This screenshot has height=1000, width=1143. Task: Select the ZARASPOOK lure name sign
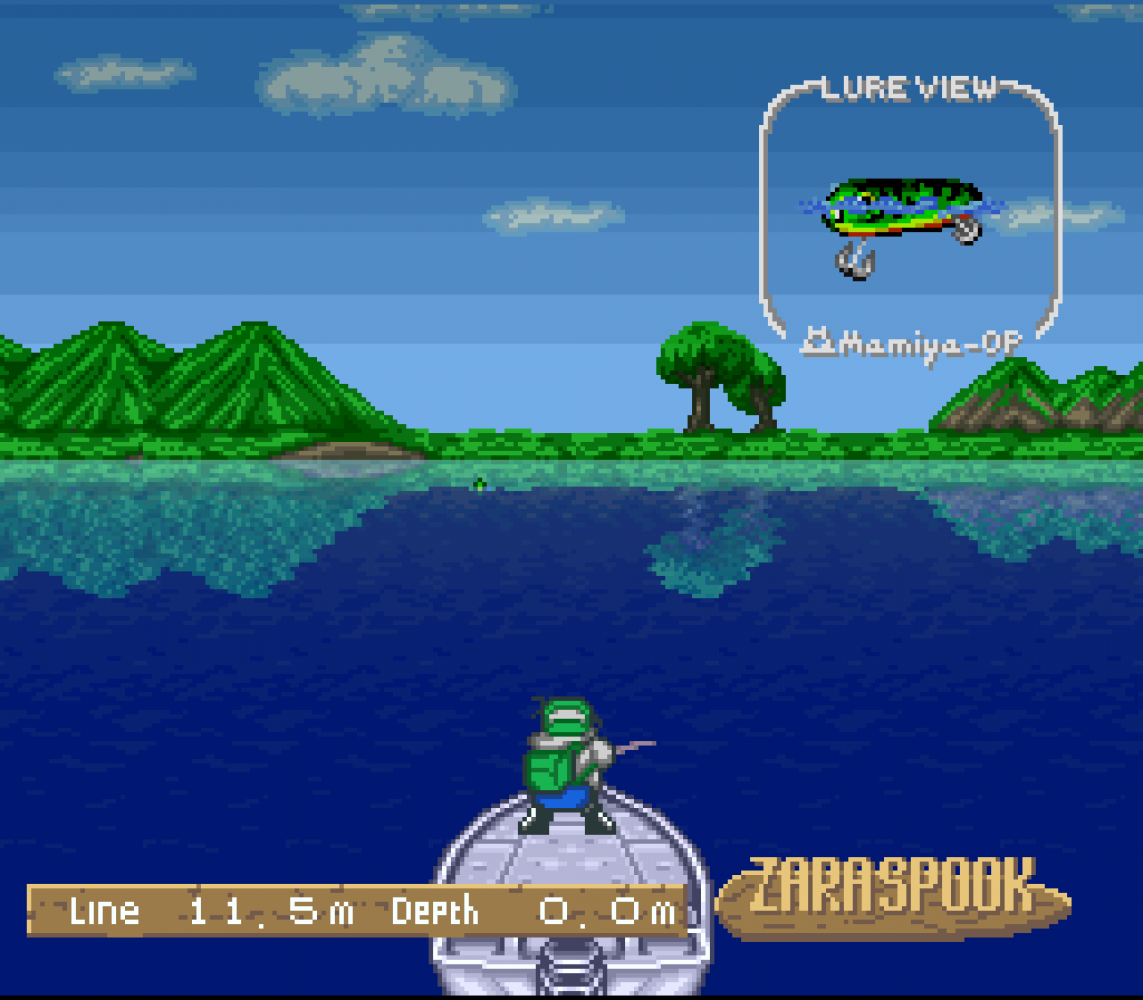pos(892,893)
